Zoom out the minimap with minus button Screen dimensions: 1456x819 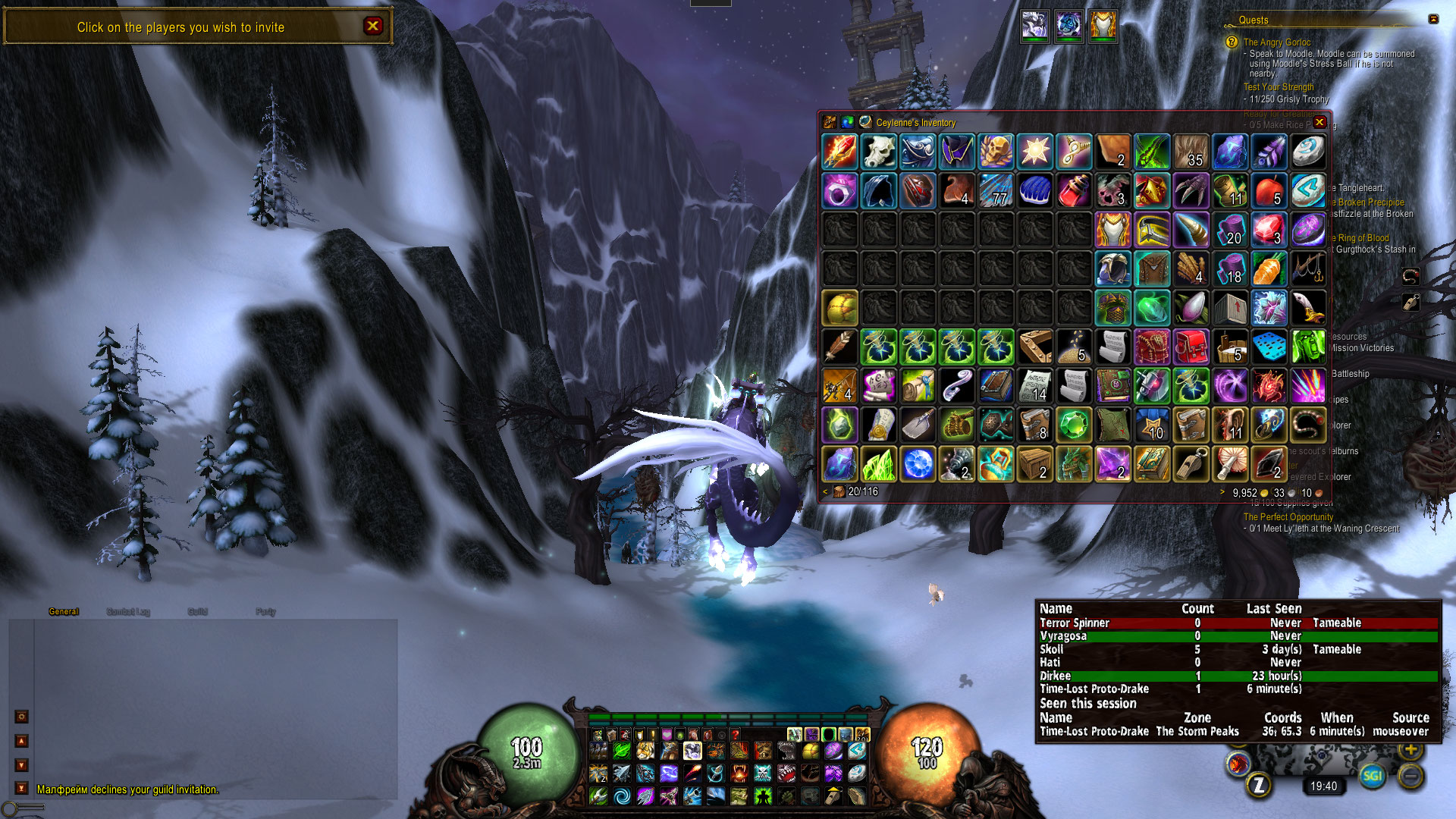(x=1410, y=776)
